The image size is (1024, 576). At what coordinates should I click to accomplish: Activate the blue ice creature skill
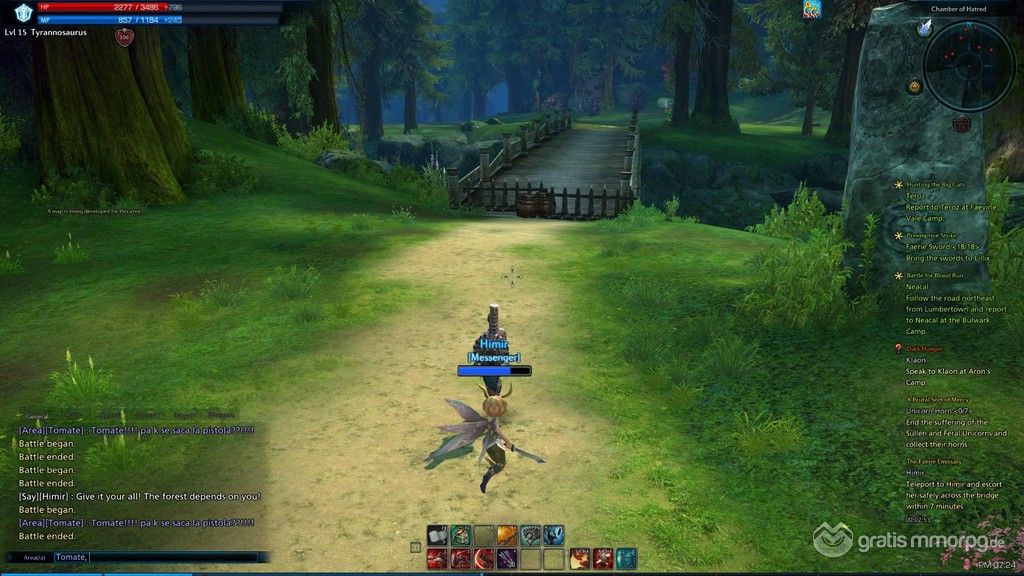coord(554,535)
